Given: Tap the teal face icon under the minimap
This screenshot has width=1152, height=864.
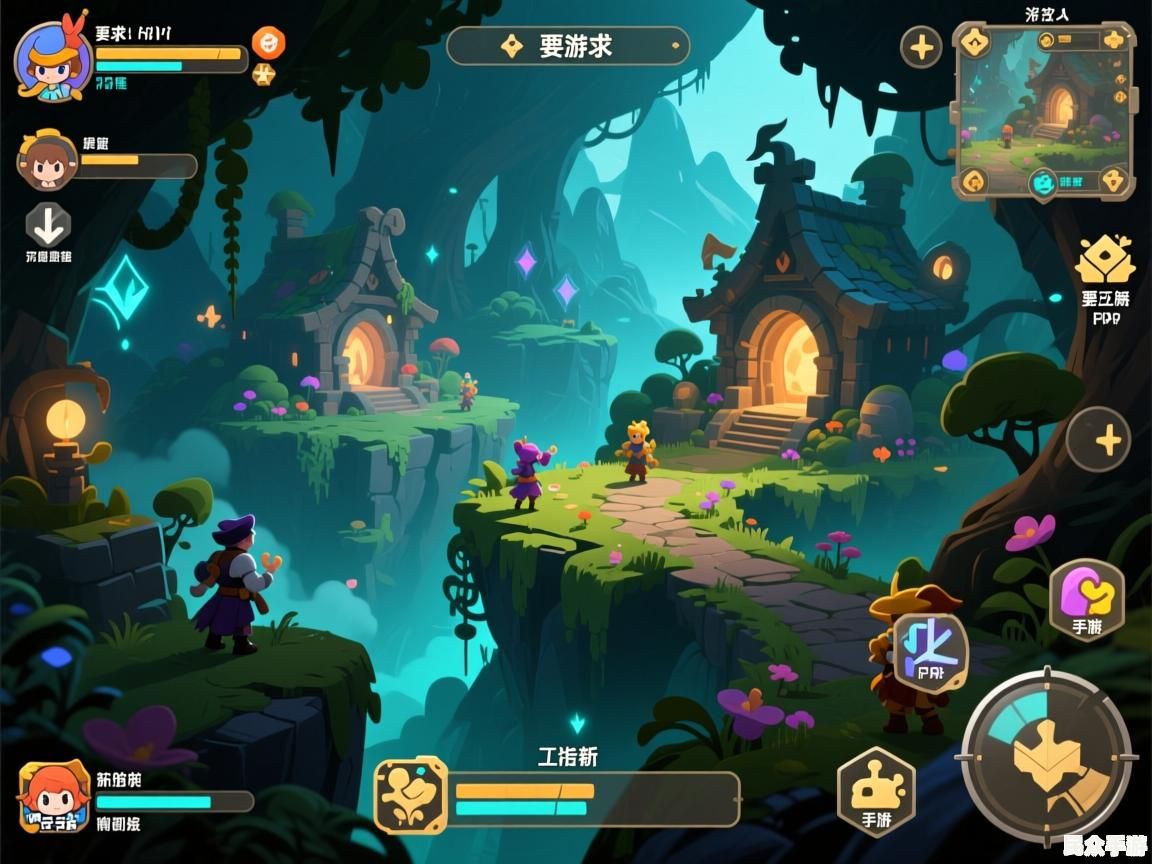Looking at the screenshot, I should [1043, 182].
